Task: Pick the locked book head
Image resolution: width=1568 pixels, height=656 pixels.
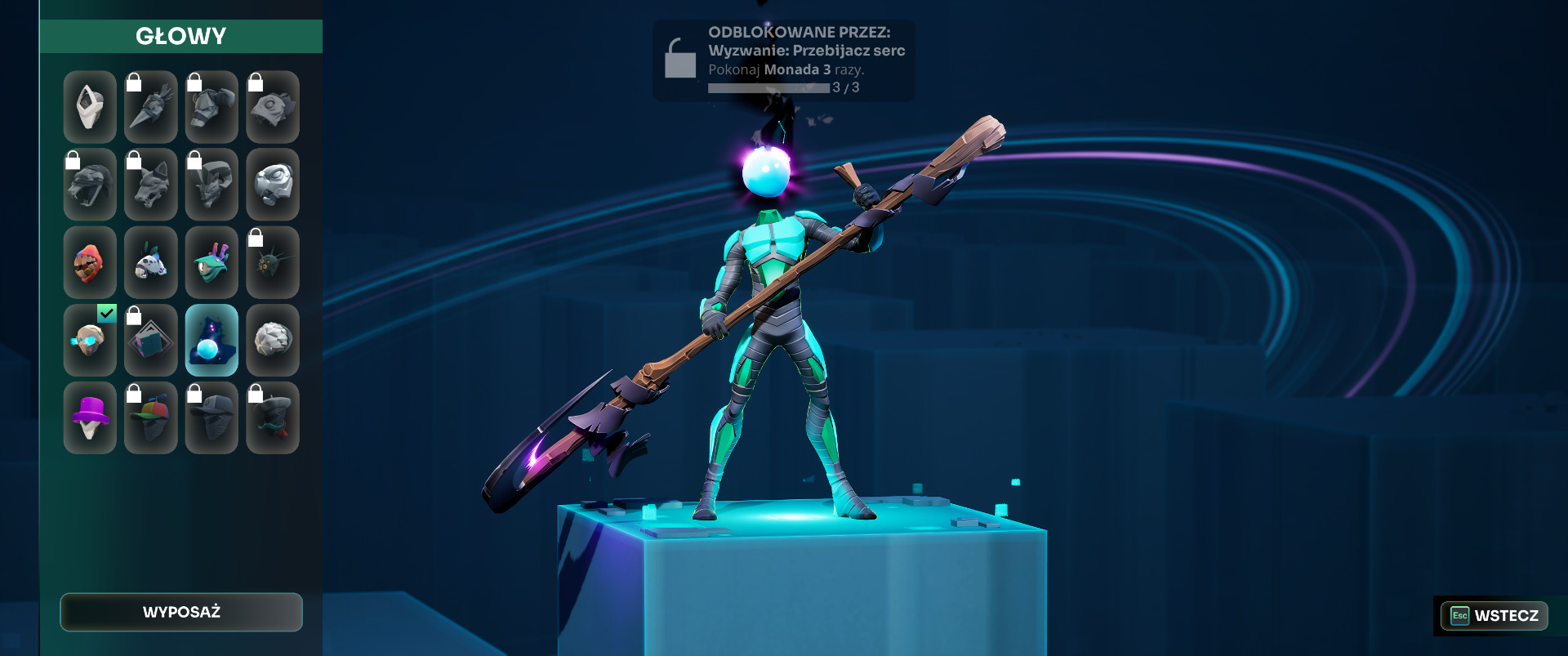Action: point(151,341)
